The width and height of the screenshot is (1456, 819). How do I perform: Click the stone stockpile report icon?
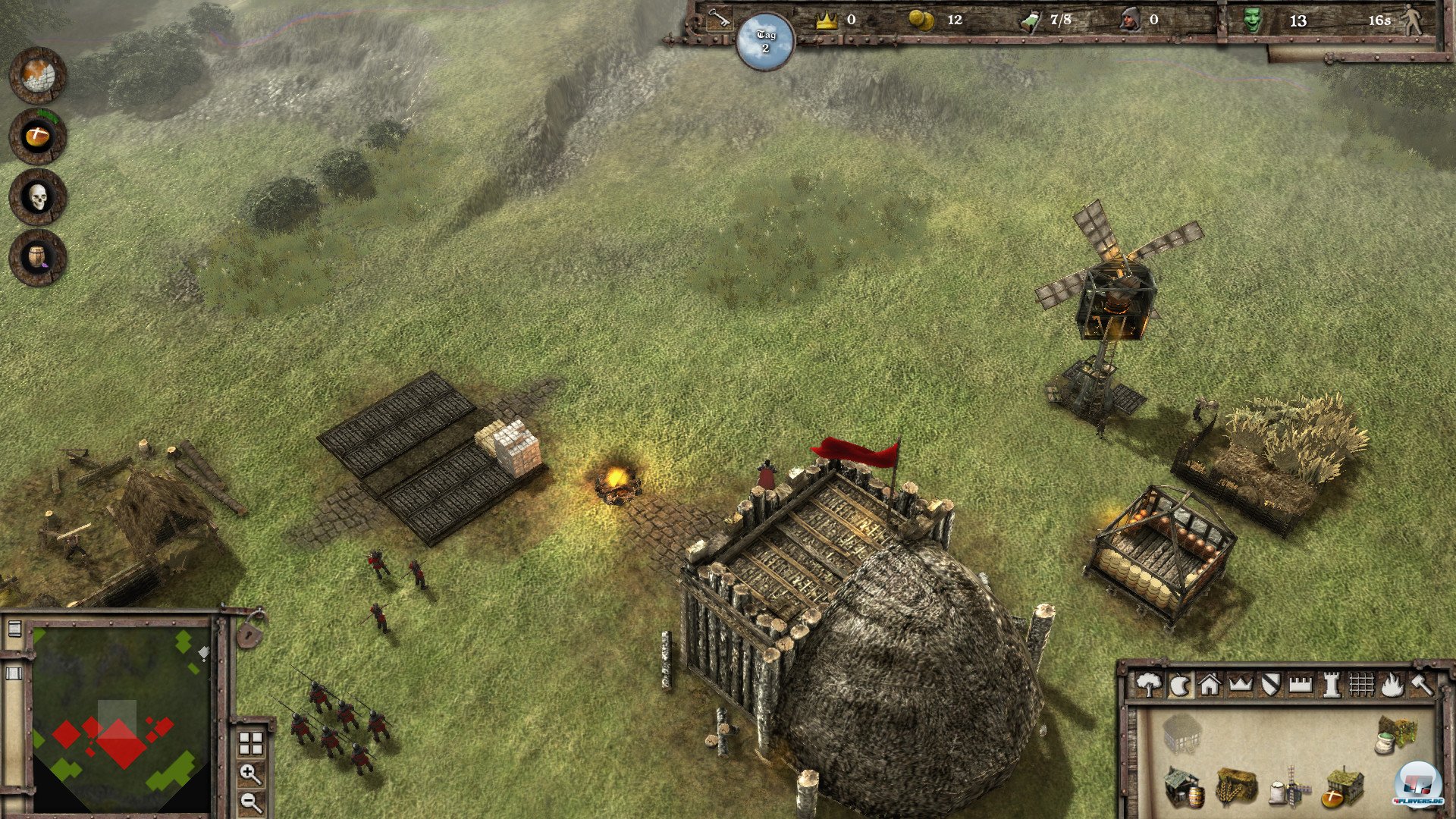(38, 76)
